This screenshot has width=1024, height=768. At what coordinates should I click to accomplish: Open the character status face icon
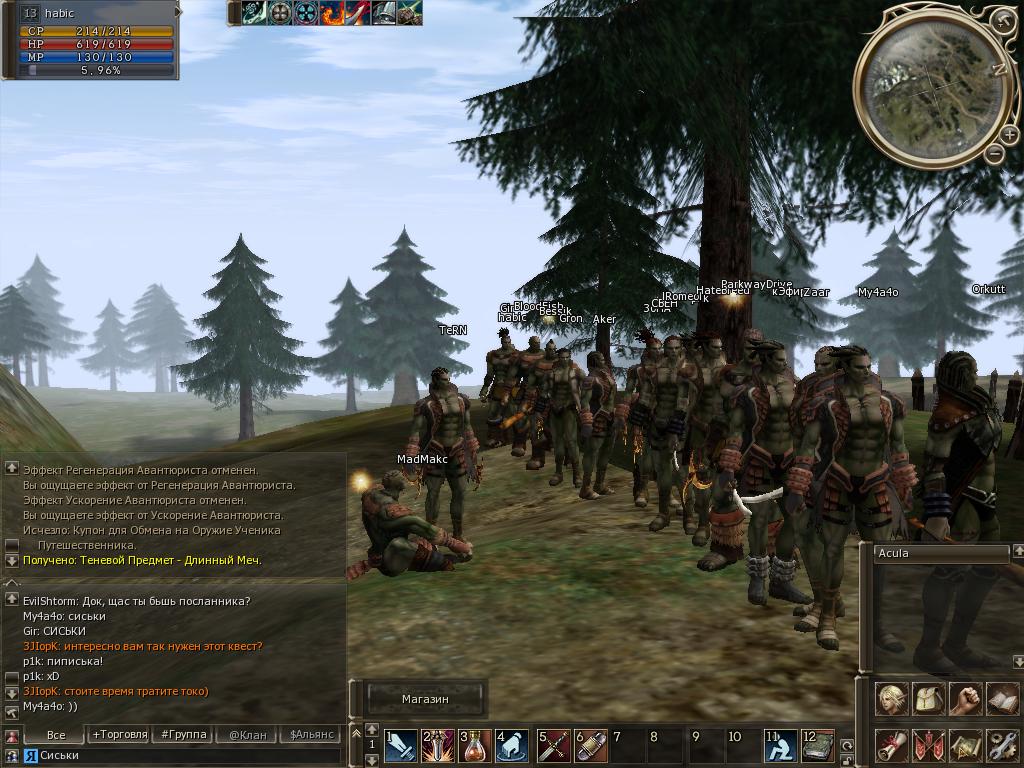(x=891, y=700)
